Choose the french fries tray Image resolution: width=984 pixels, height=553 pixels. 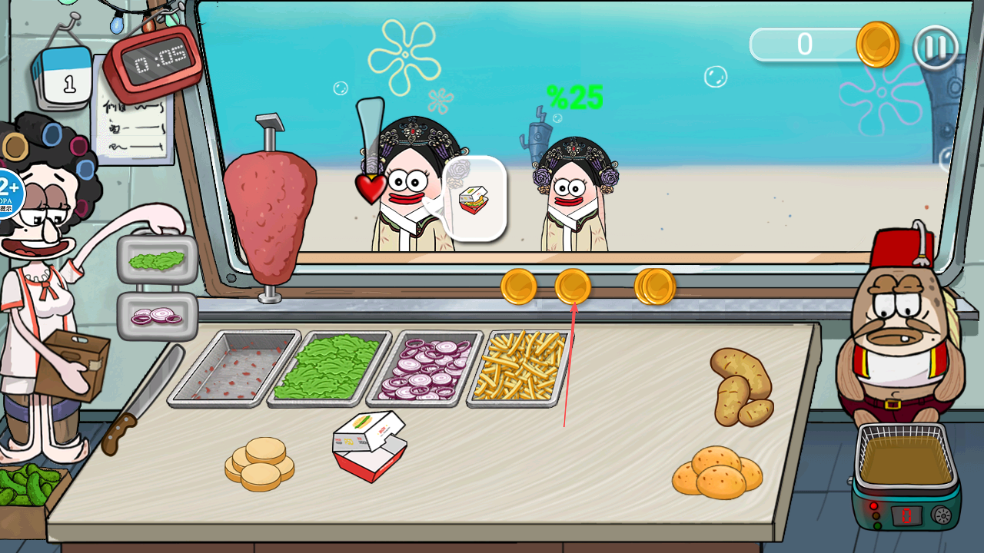(520, 367)
